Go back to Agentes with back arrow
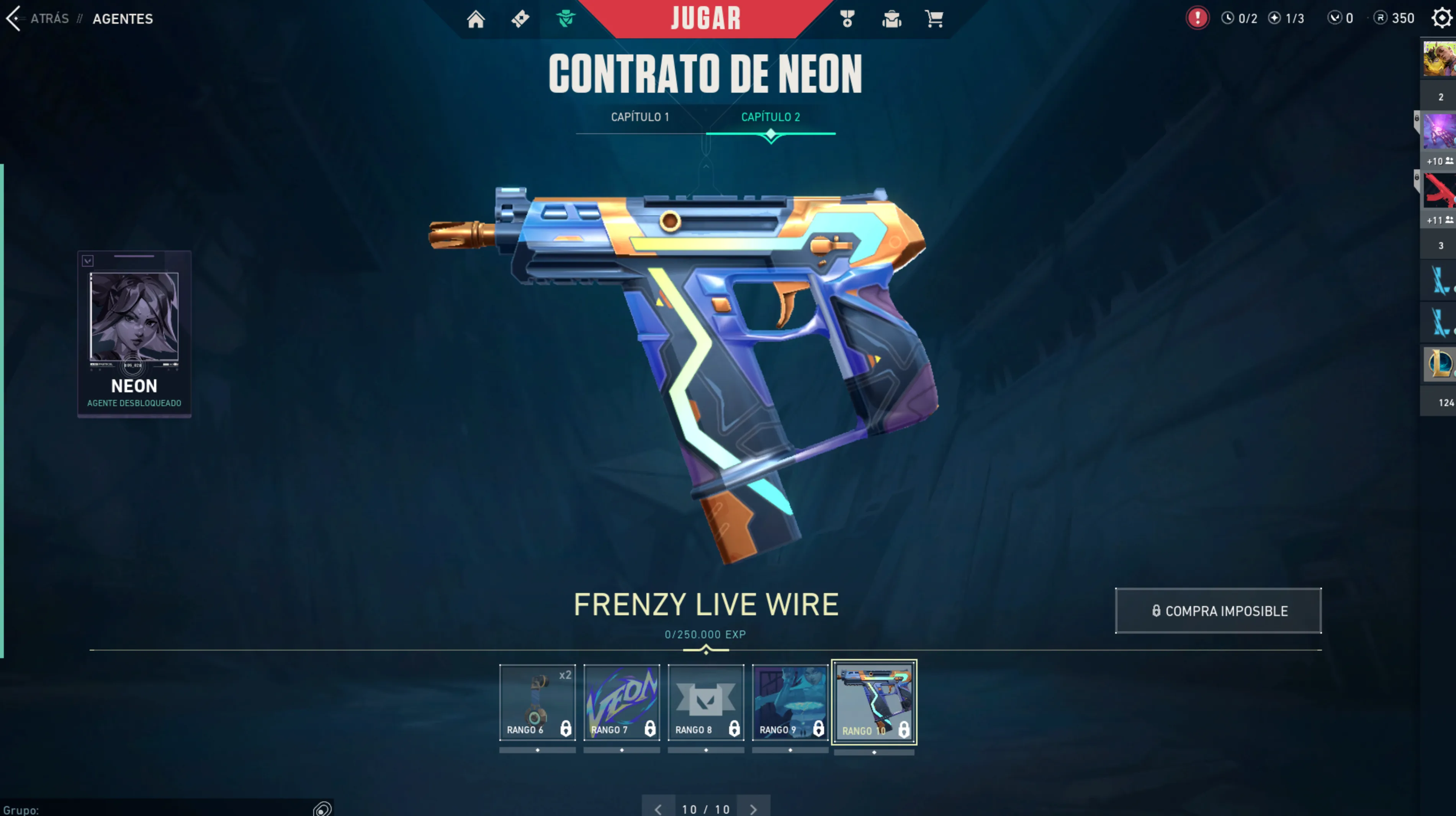 coord(14,19)
